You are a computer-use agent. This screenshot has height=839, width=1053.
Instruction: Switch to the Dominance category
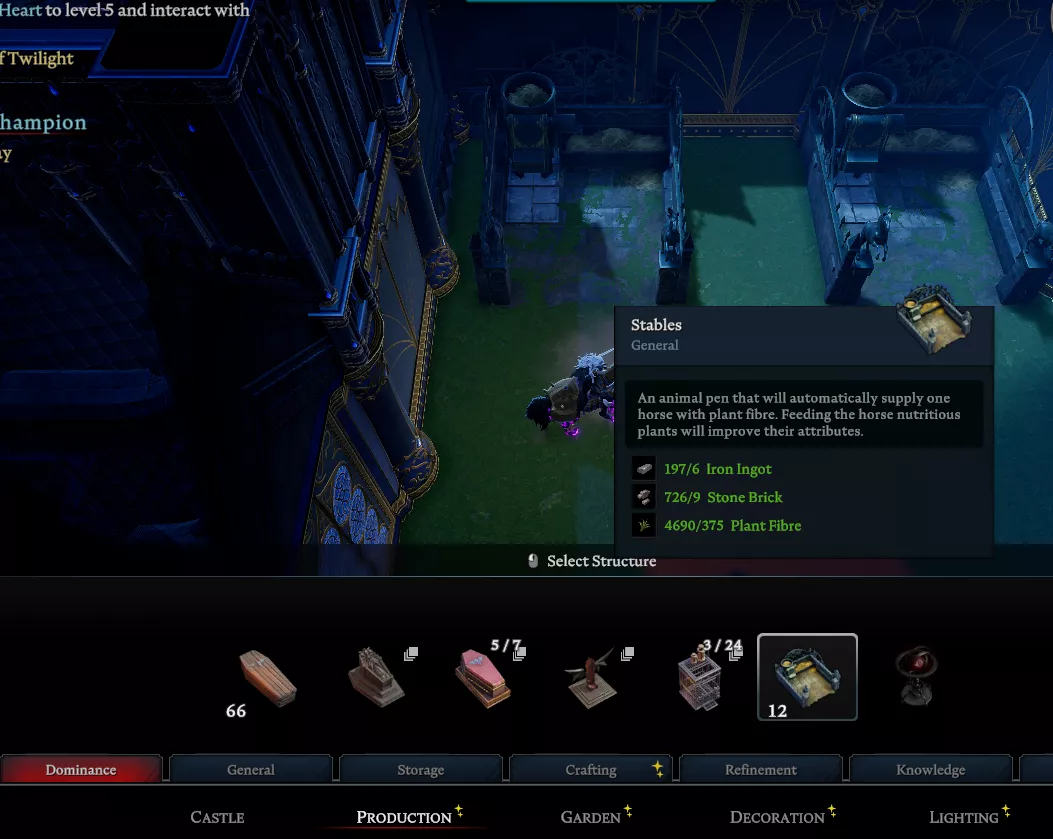tap(81, 769)
